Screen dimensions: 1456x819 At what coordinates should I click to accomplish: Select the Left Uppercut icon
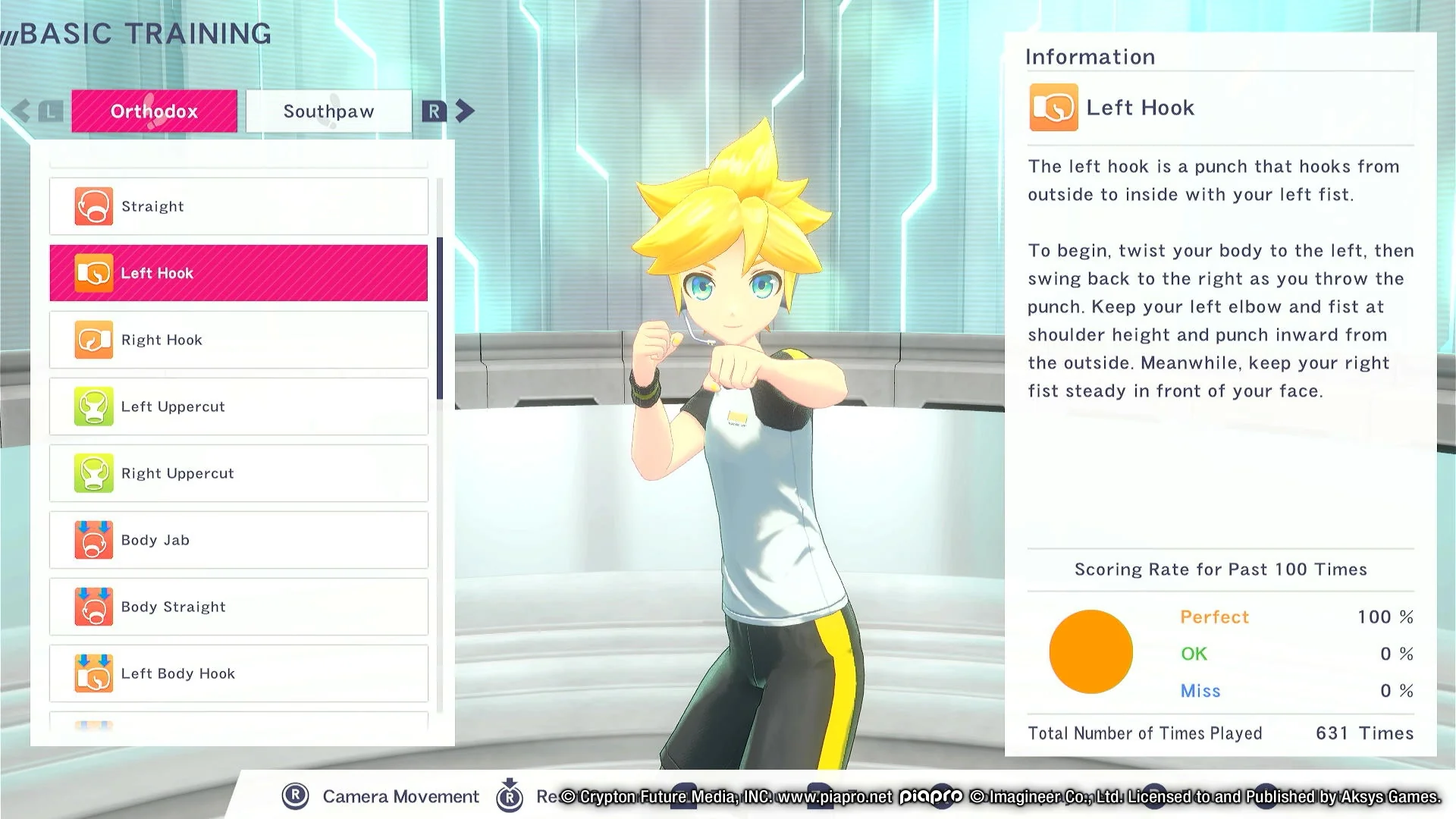pyautogui.click(x=94, y=406)
